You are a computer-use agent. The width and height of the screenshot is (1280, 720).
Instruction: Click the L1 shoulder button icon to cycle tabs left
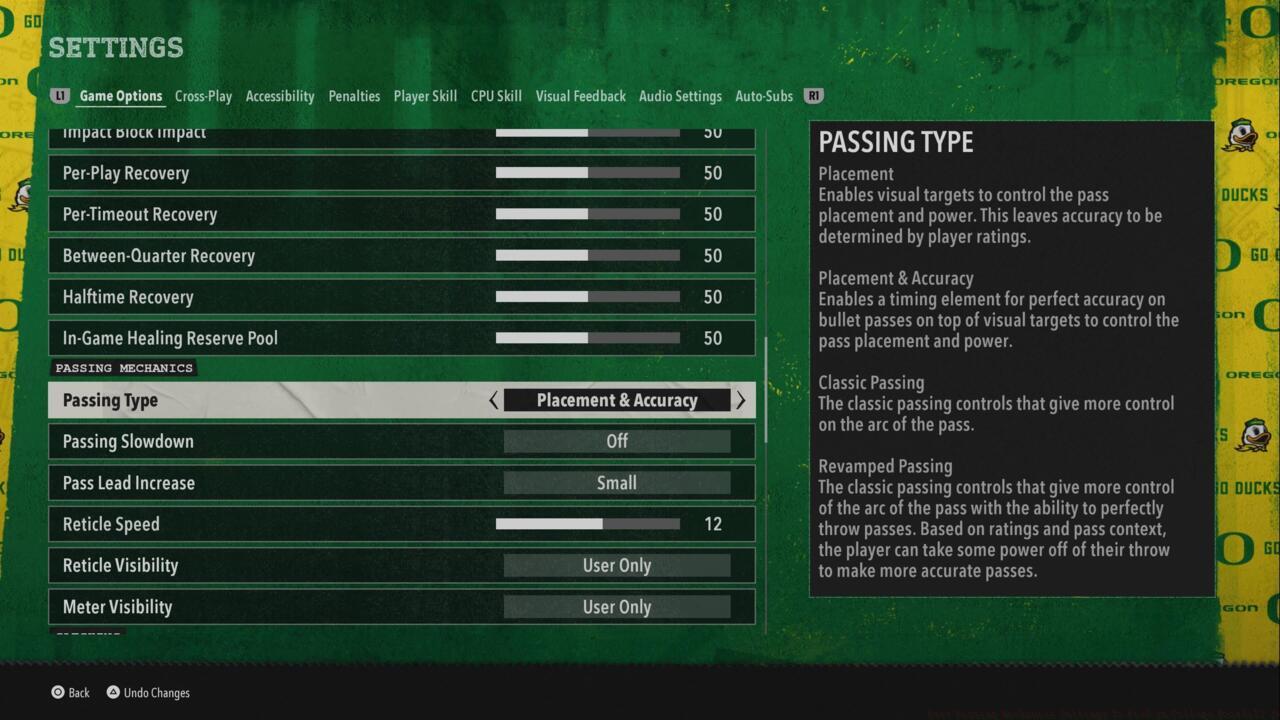[x=60, y=96]
